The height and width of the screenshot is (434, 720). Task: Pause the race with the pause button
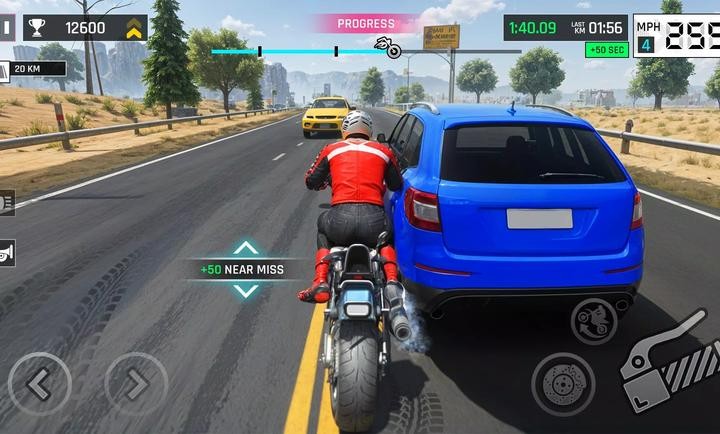(6, 28)
